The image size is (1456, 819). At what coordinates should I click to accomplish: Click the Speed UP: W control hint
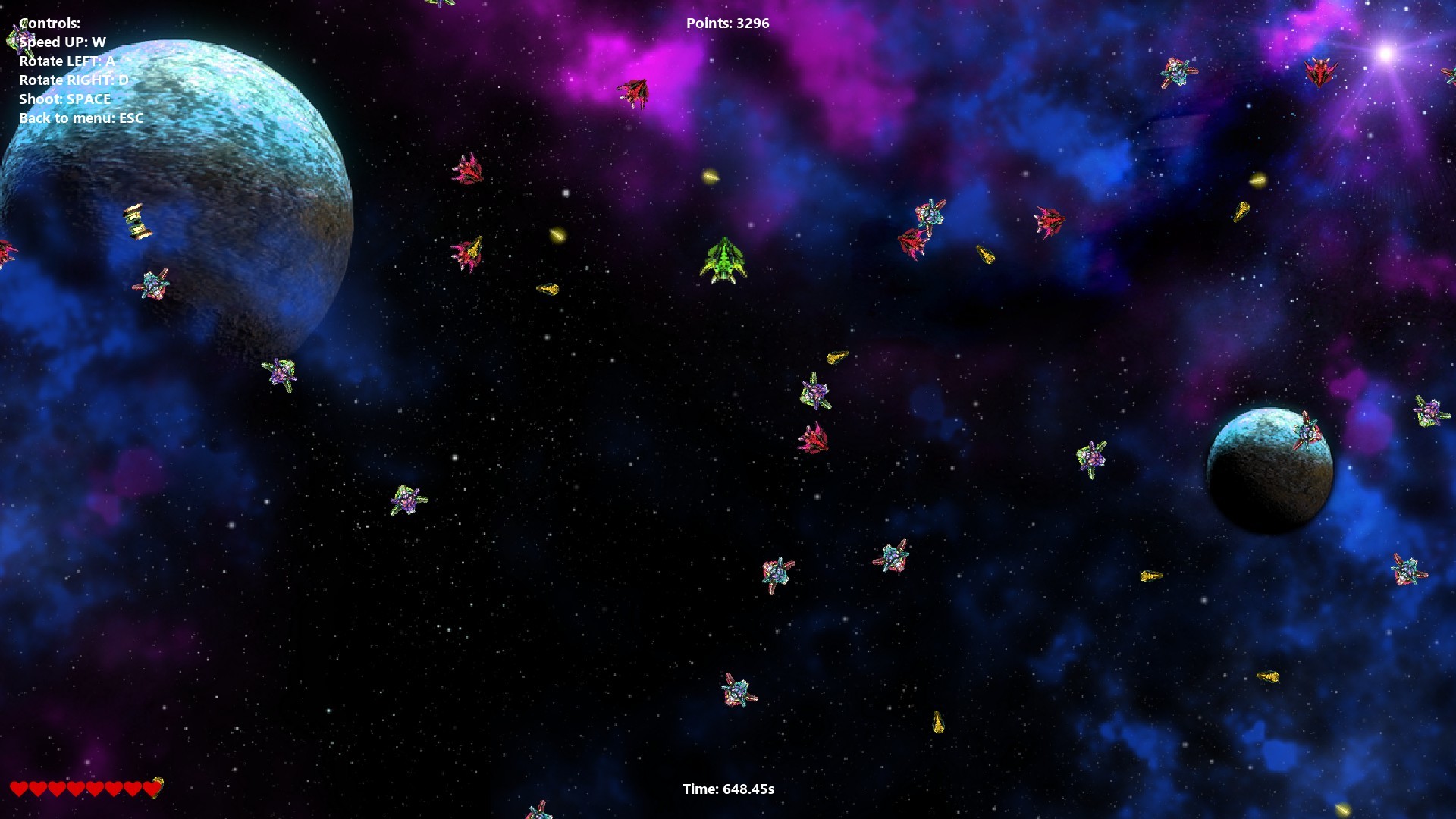[x=63, y=42]
